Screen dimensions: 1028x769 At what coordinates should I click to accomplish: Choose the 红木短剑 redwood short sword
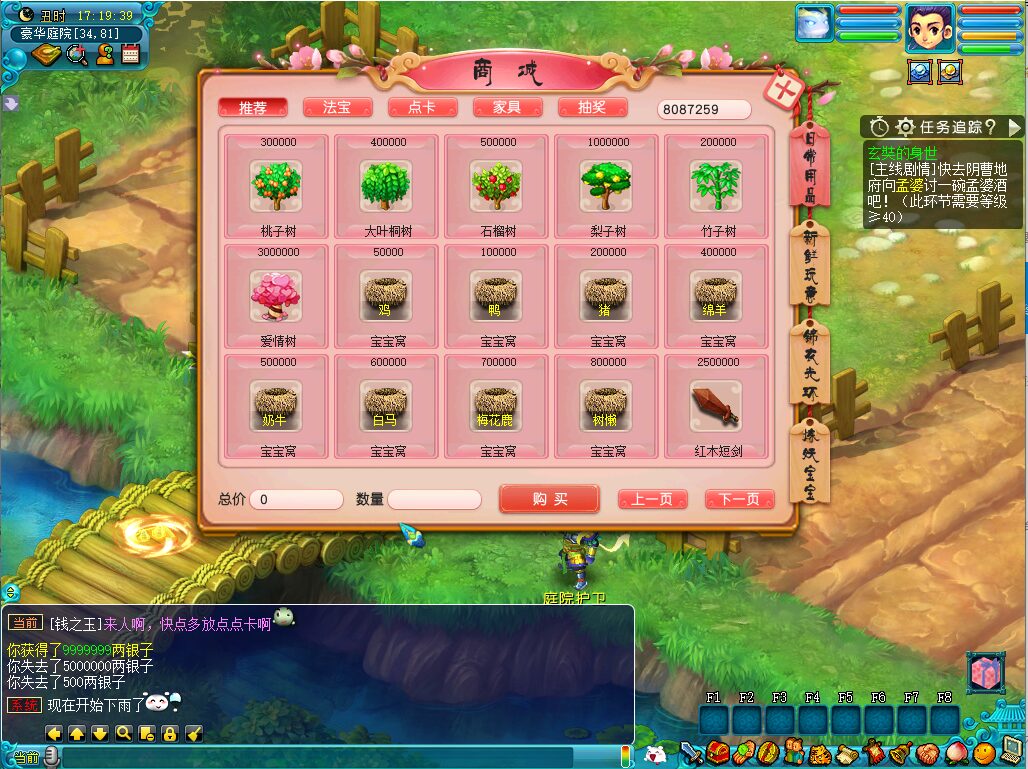pos(716,406)
